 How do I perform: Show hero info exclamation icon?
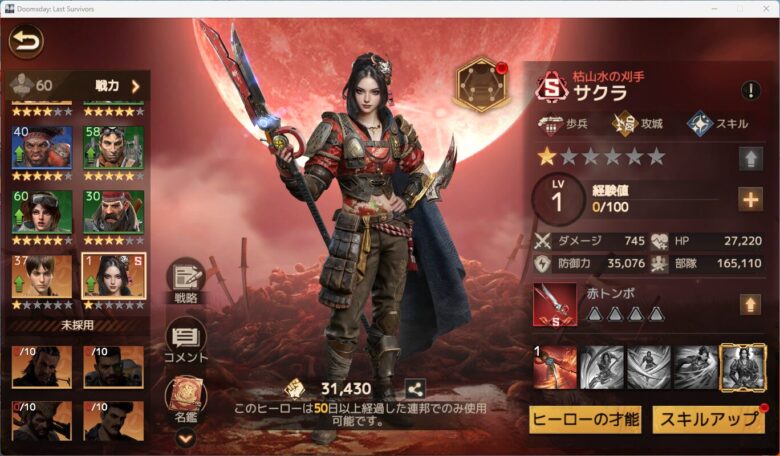pyautogui.click(x=750, y=91)
